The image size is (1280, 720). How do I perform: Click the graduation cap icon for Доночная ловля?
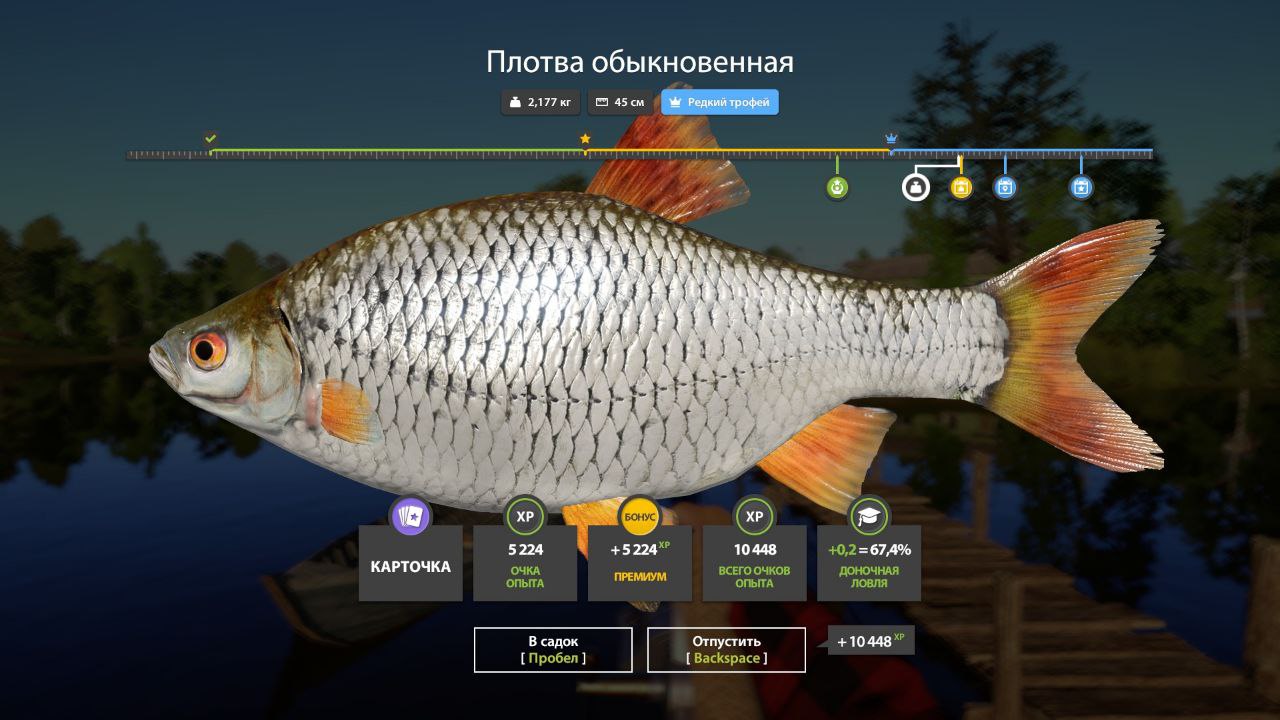click(x=868, y=517)
